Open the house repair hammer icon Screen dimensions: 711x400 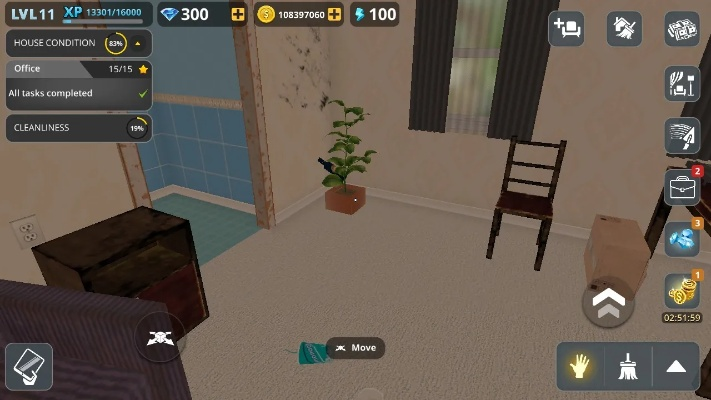tap(624, 28)
